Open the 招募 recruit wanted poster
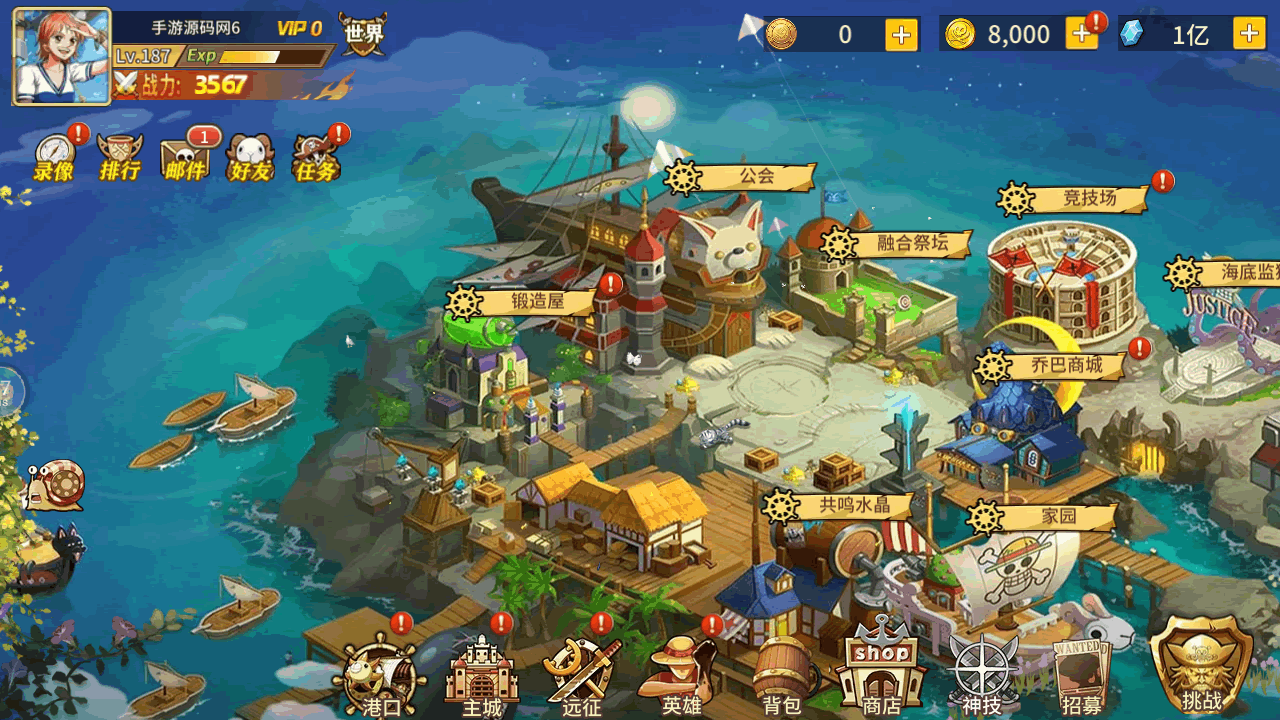 [1082, 676]
